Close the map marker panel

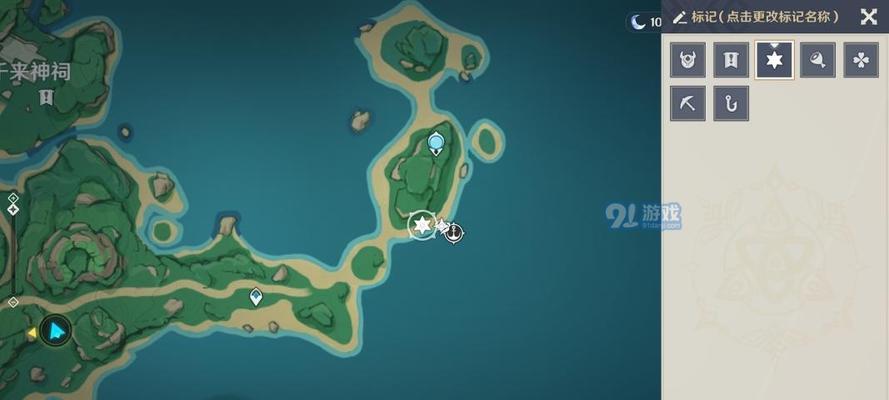pyautogui.click(x=867, y=17)
